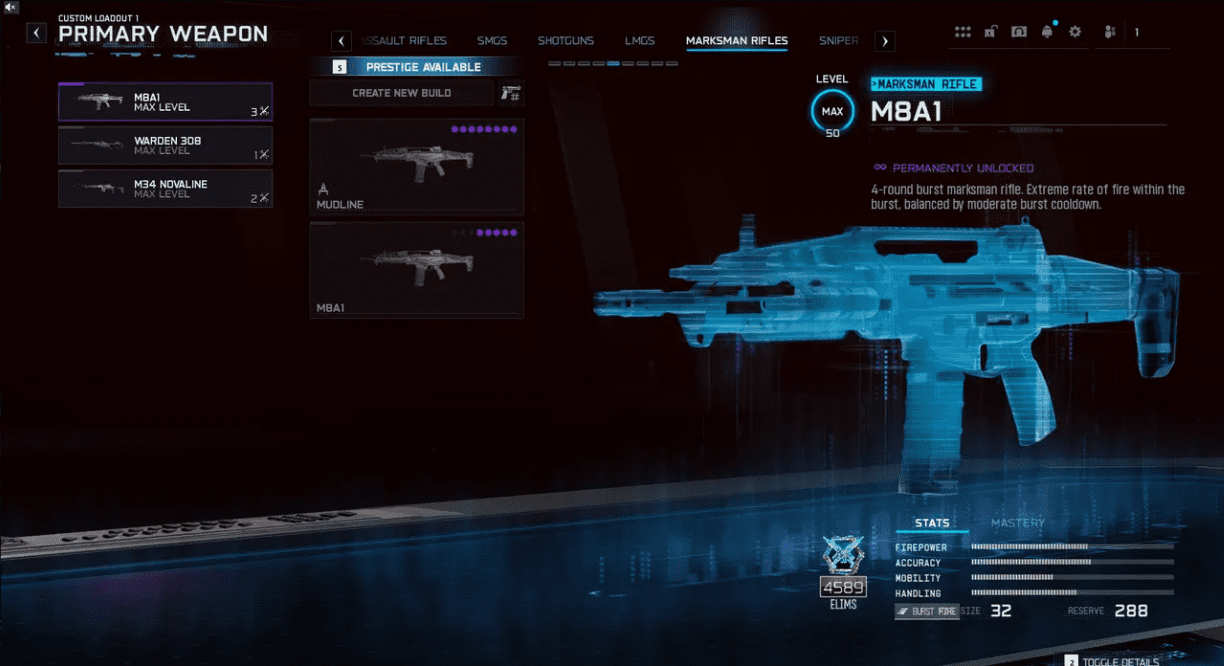1224x666 pixels.
Task: Choose the default M8A1 build card
Action: click(416, 270)
